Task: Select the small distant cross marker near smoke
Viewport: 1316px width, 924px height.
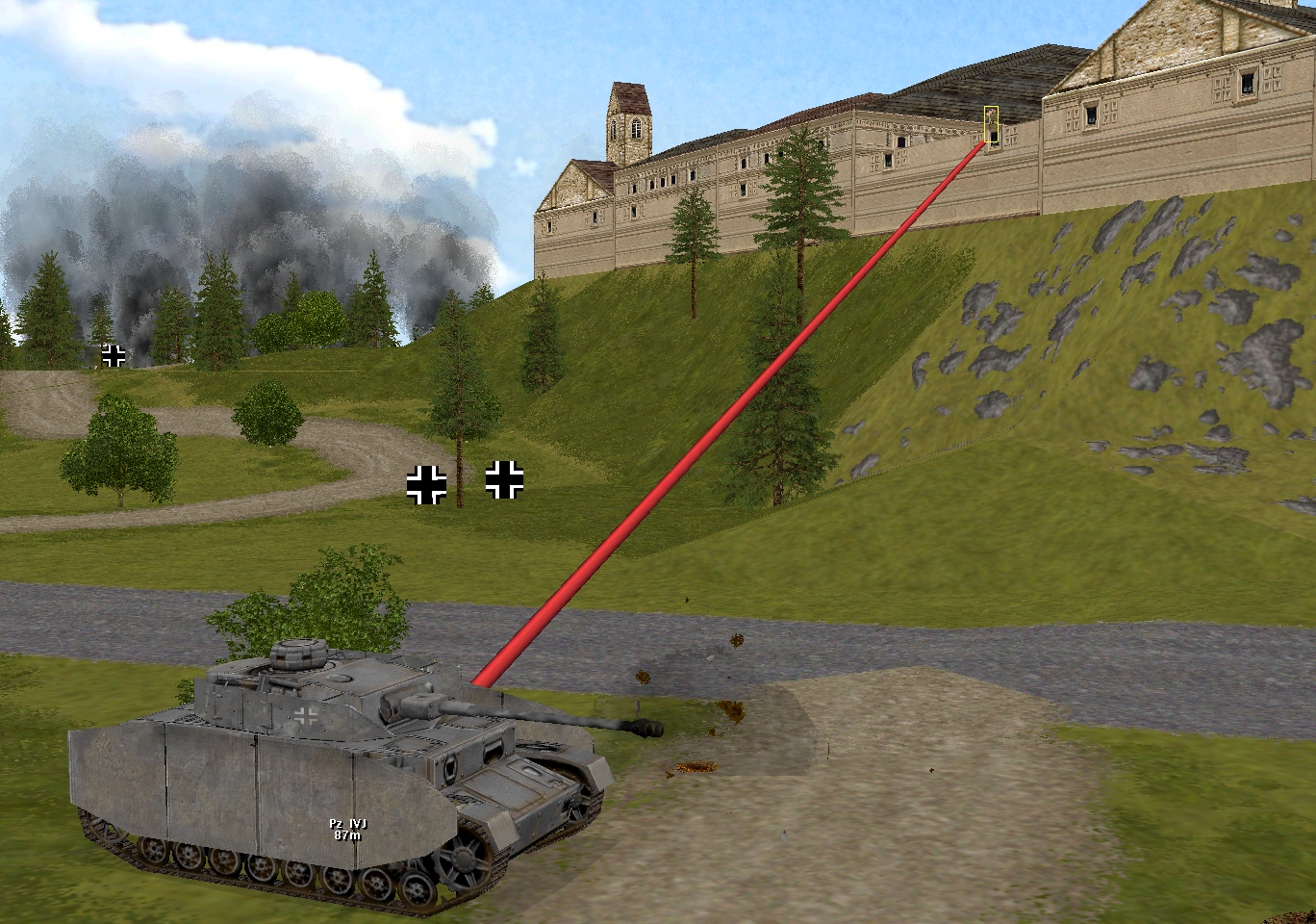Action: [114, 355]
